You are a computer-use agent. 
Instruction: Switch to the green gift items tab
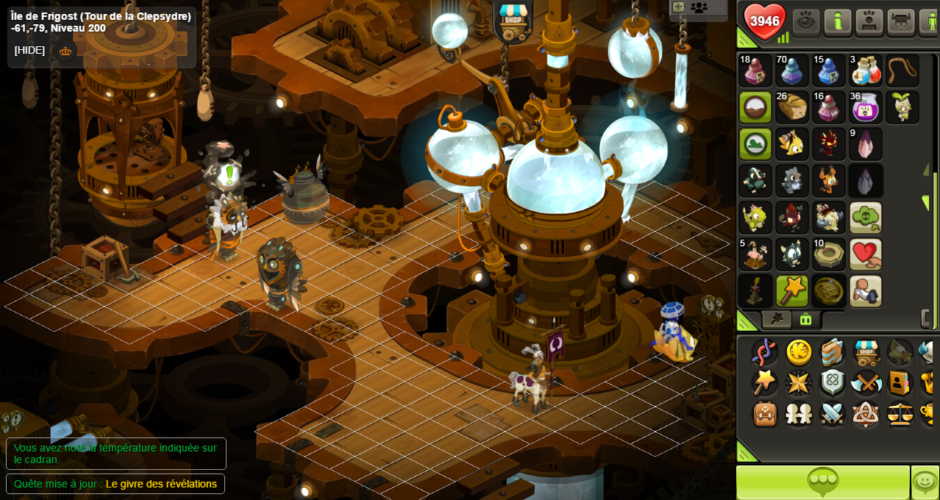click(805, 319)
